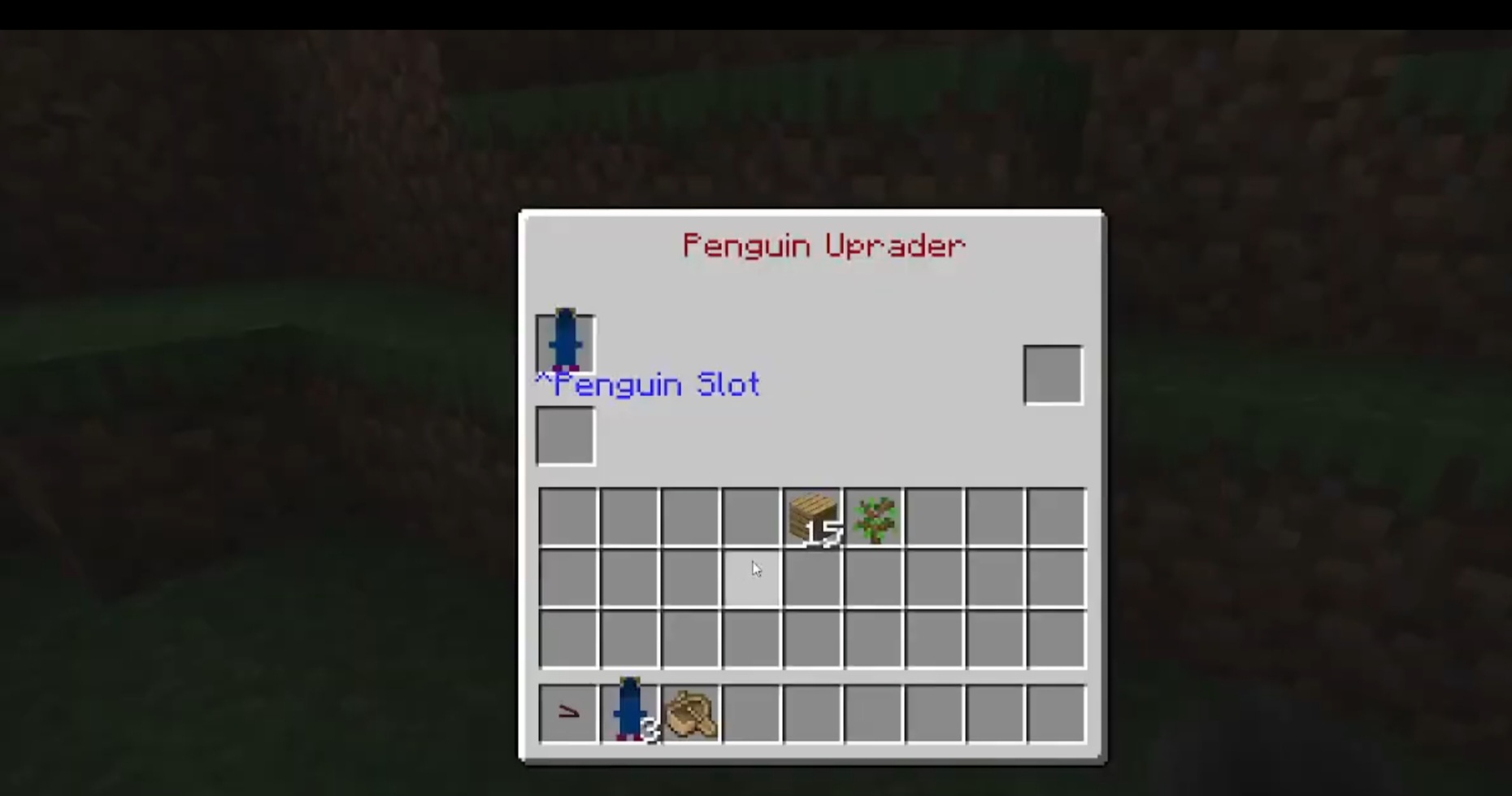Click the slot directly below the oak planks
This screenshot has width=1512, height=796.
(813, 577)
